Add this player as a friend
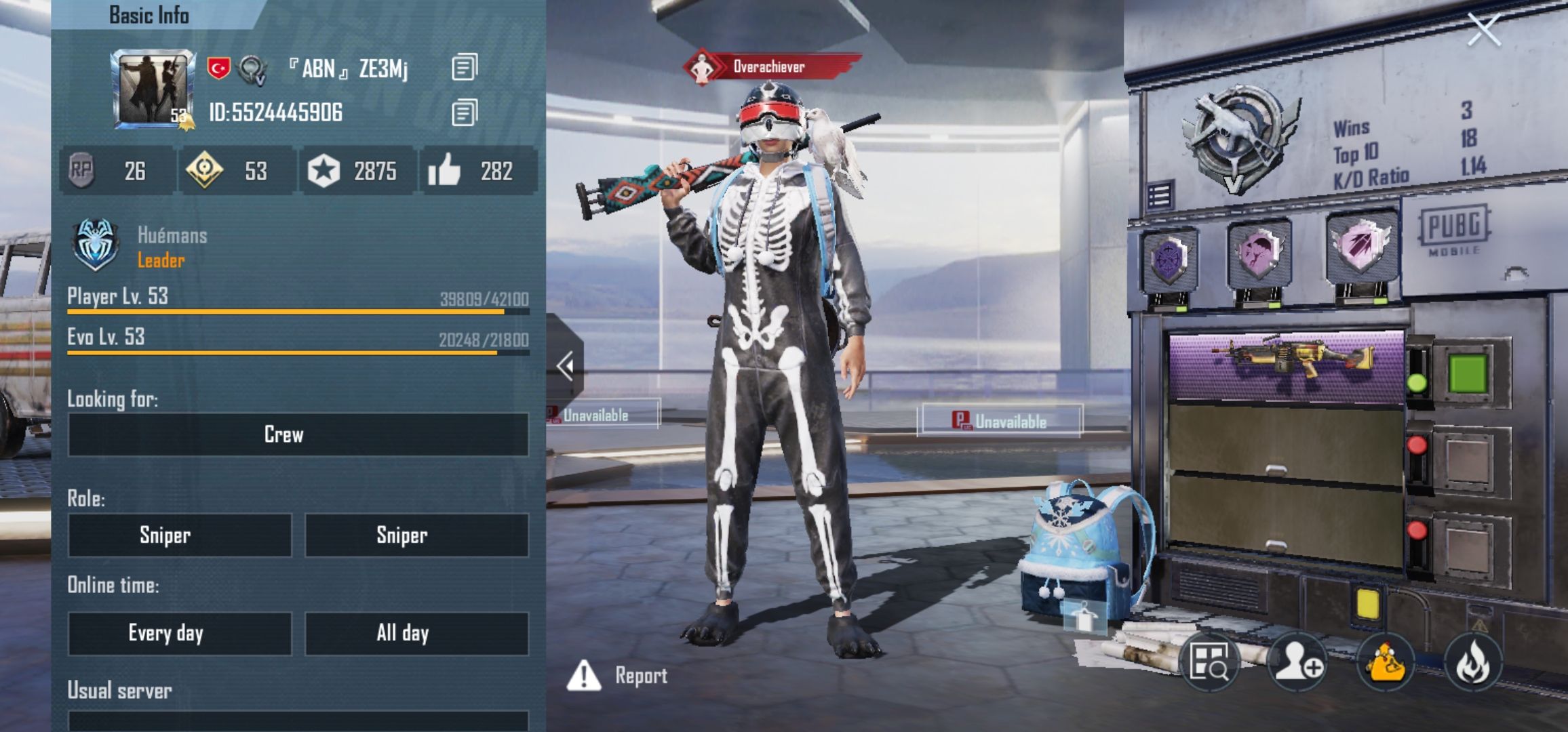 pos(1298,662)
